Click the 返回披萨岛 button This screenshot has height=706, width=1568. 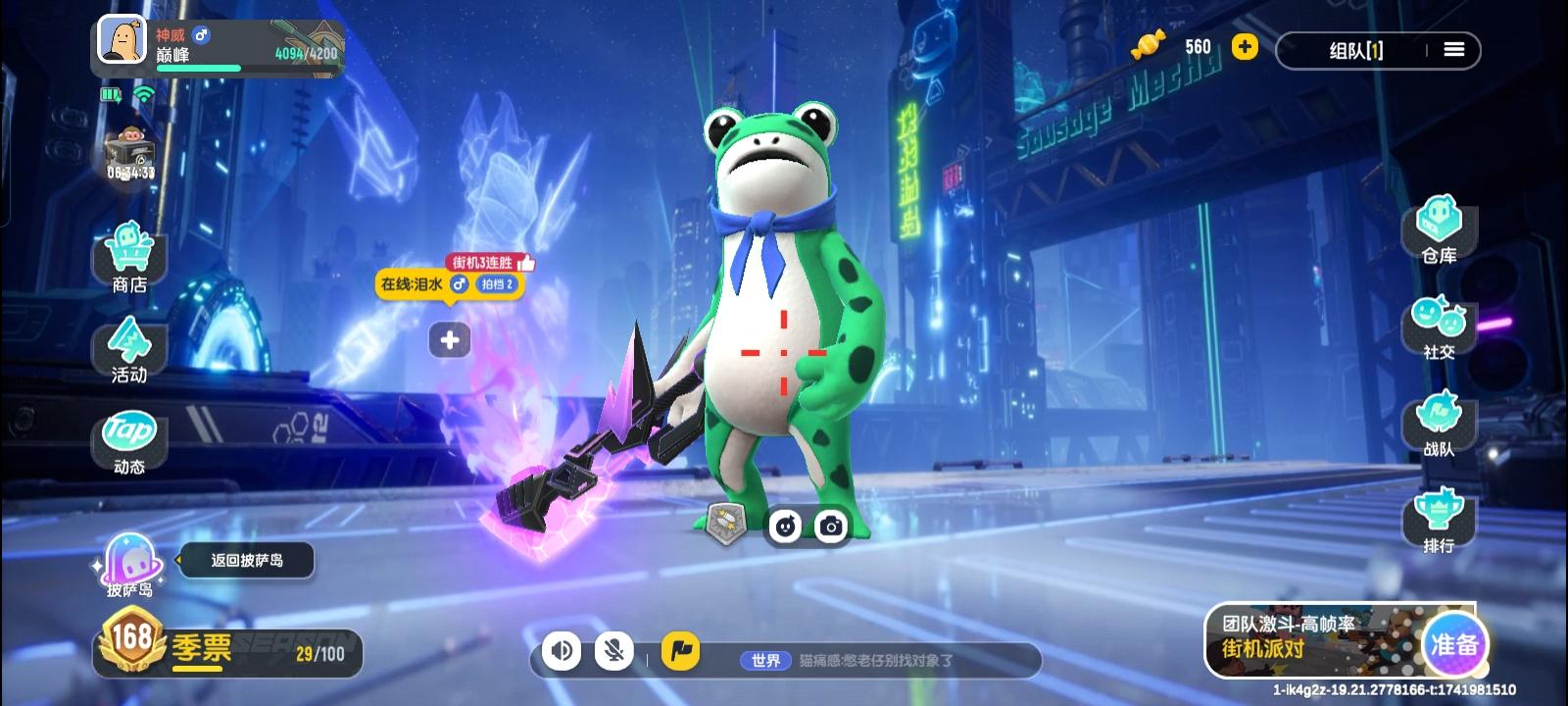coord(247,560)
